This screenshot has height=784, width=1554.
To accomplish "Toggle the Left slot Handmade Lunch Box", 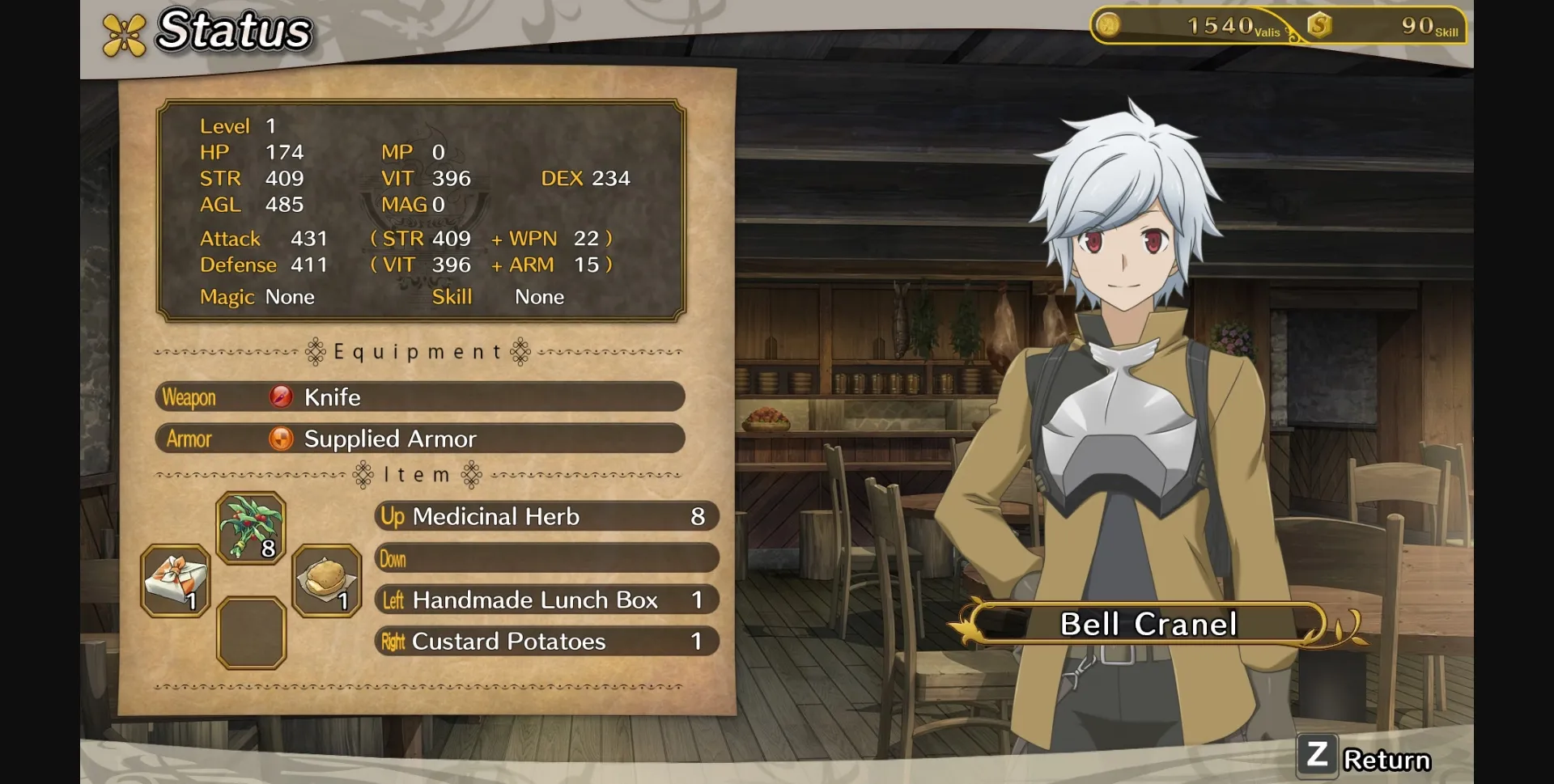I will 546,600.
